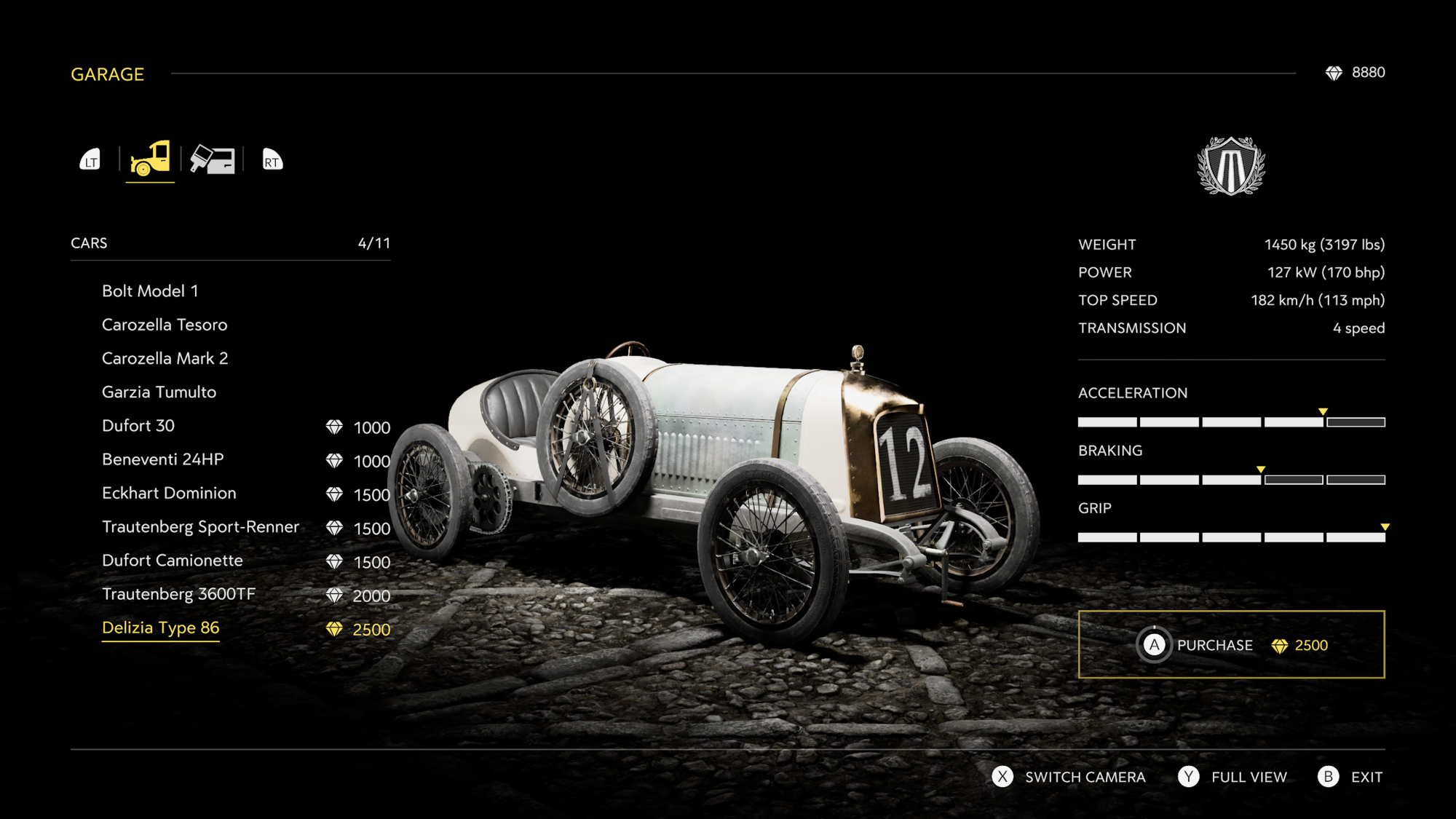Select the Delizia Type 86 car
Viewport: 1456px width, 819px height.
(161, 628)
